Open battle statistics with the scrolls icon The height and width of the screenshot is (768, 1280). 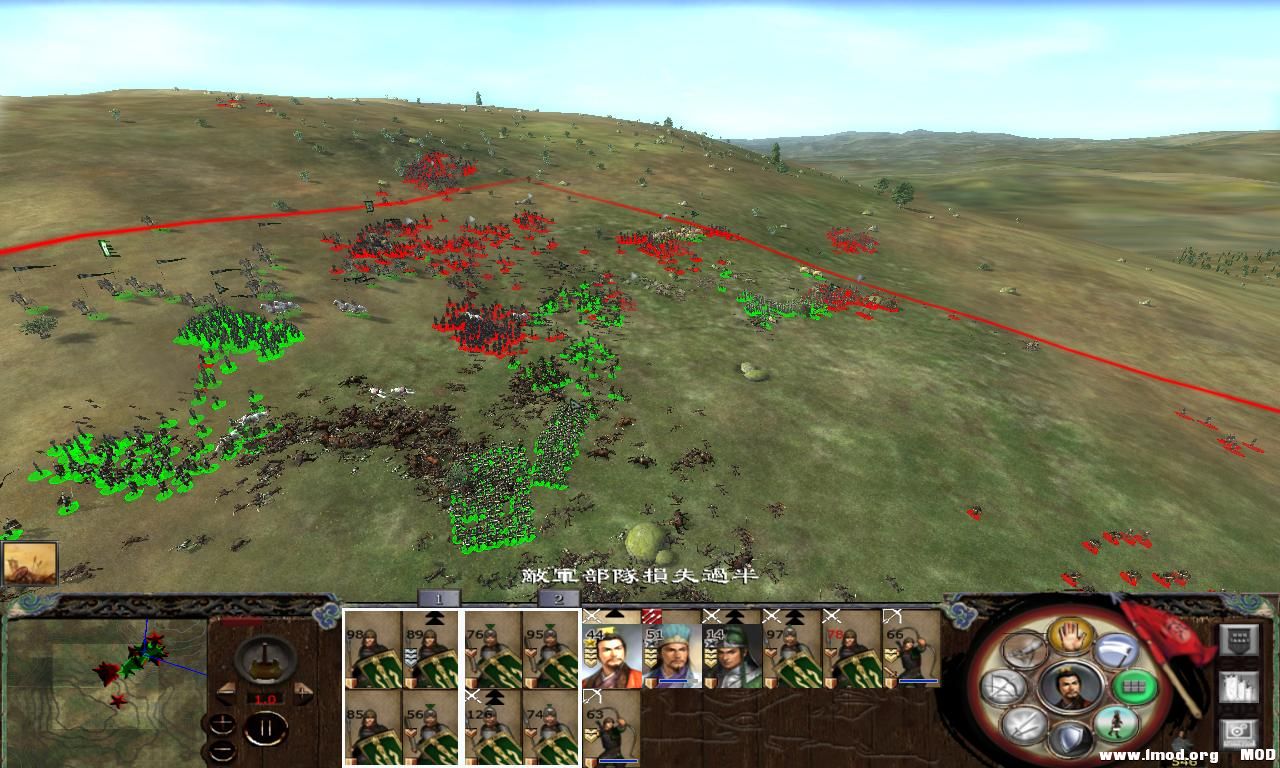pos(1236,689)
